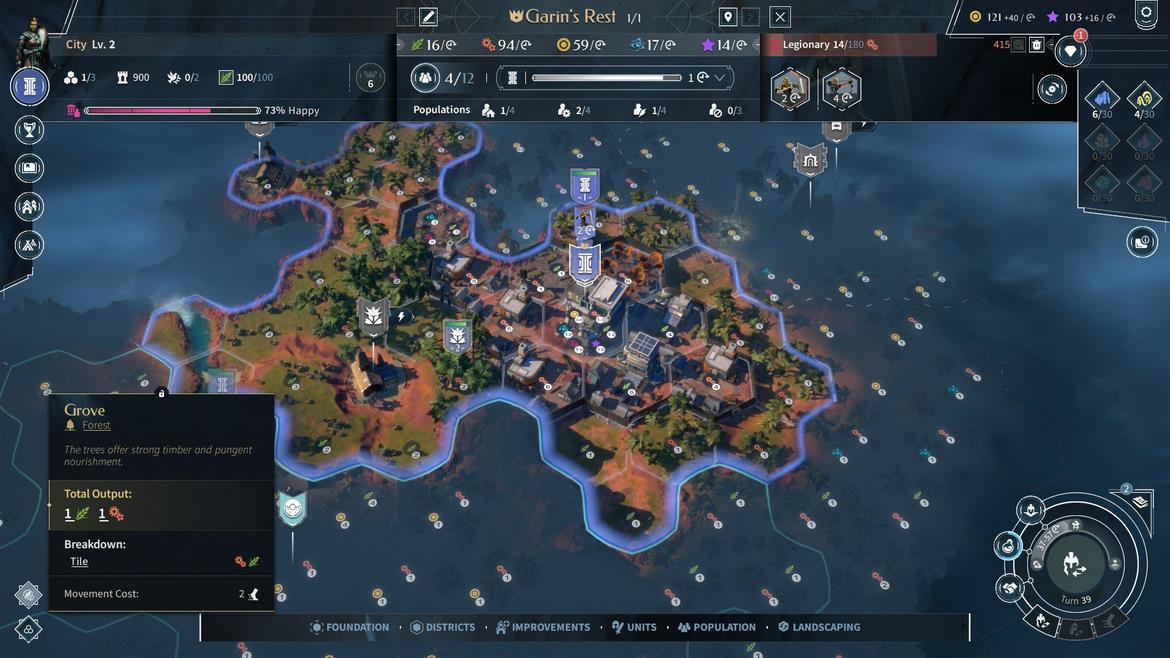Select the queued unit hexagon showing 4 turns

[x=841, y=88]
